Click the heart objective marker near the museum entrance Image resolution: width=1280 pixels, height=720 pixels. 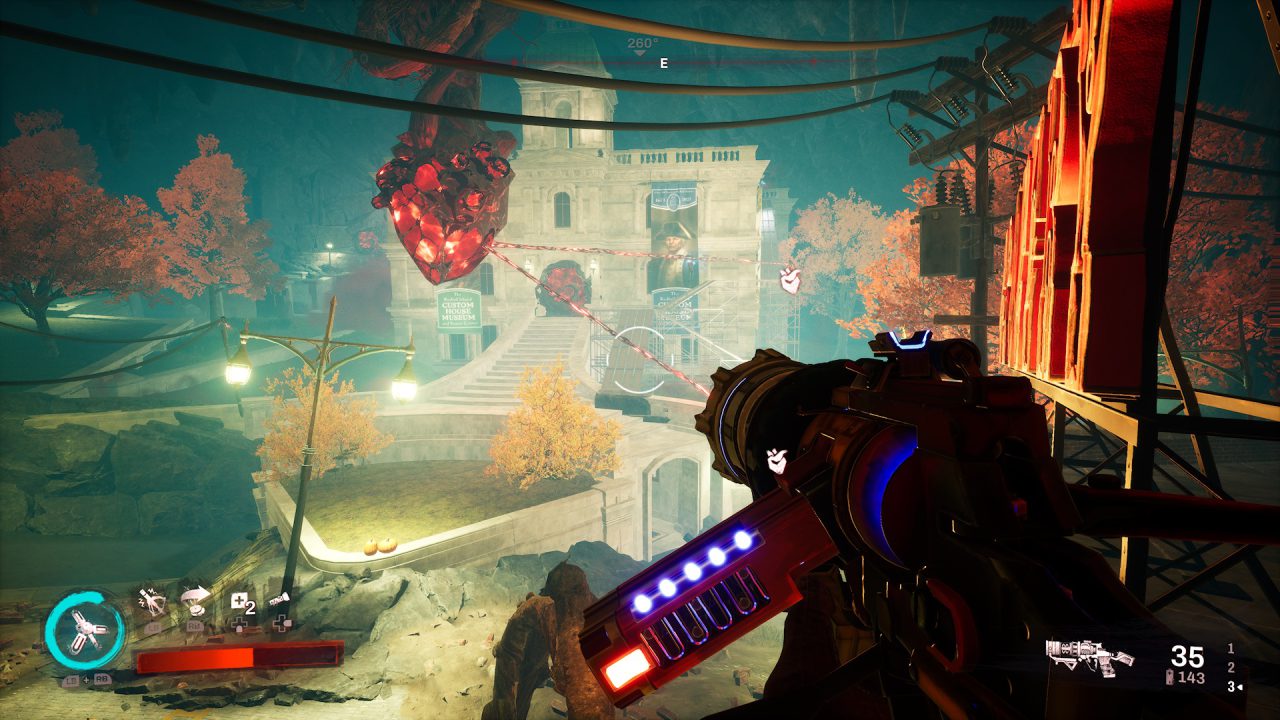pyautogui.click(x=789, y=282)
